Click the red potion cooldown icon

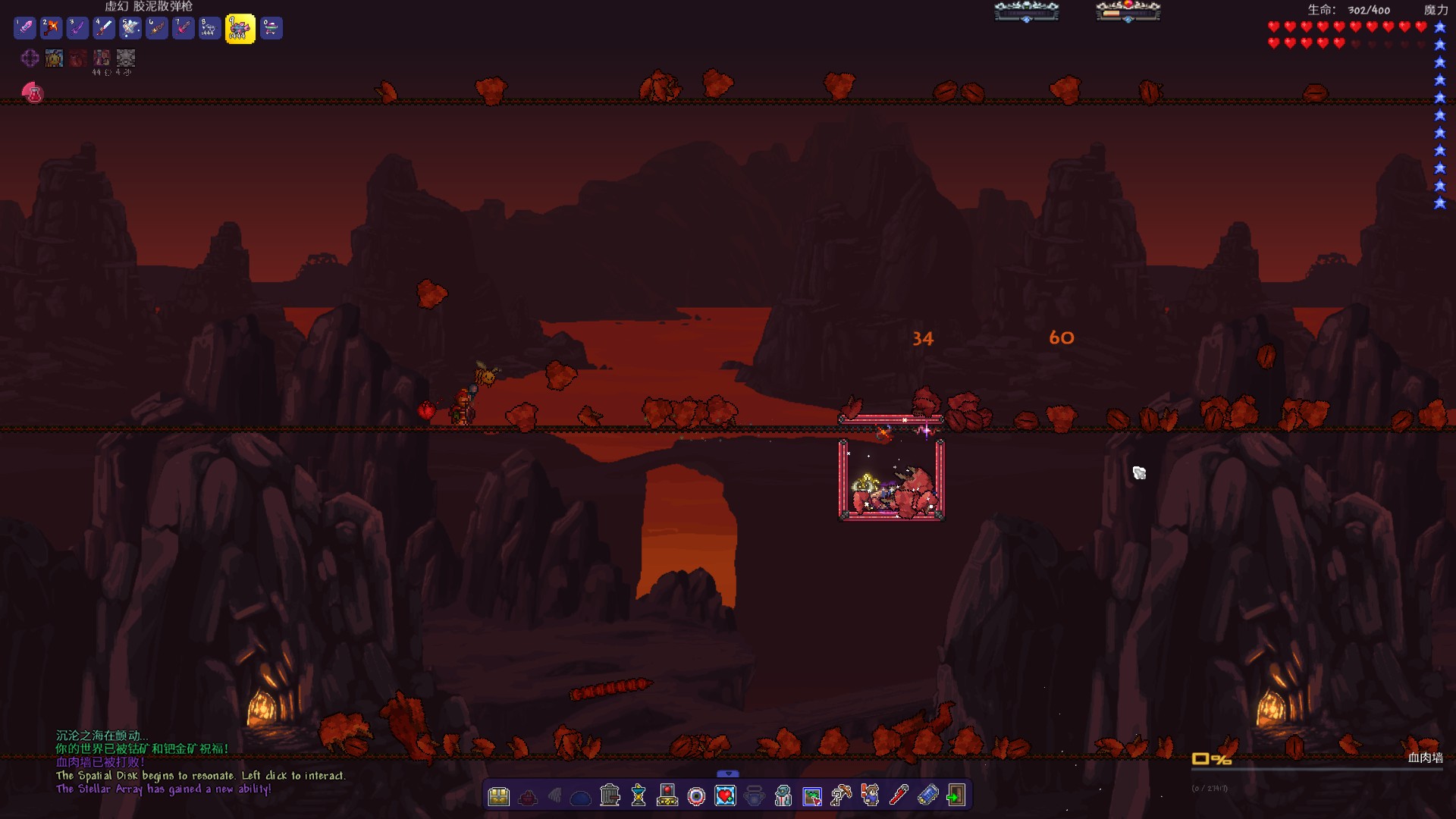[33, 93]
